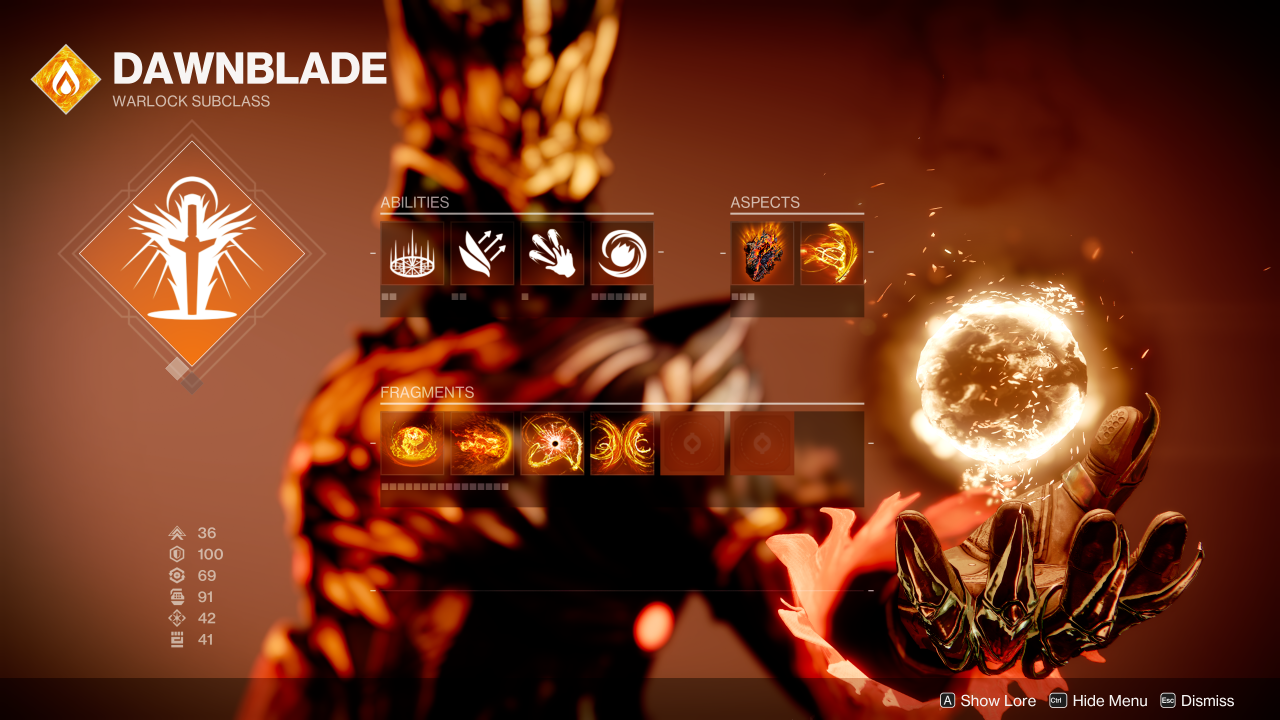Select the streaking flame burst fragment
This screenshot has width=1280, height=720.
point(482,444)
